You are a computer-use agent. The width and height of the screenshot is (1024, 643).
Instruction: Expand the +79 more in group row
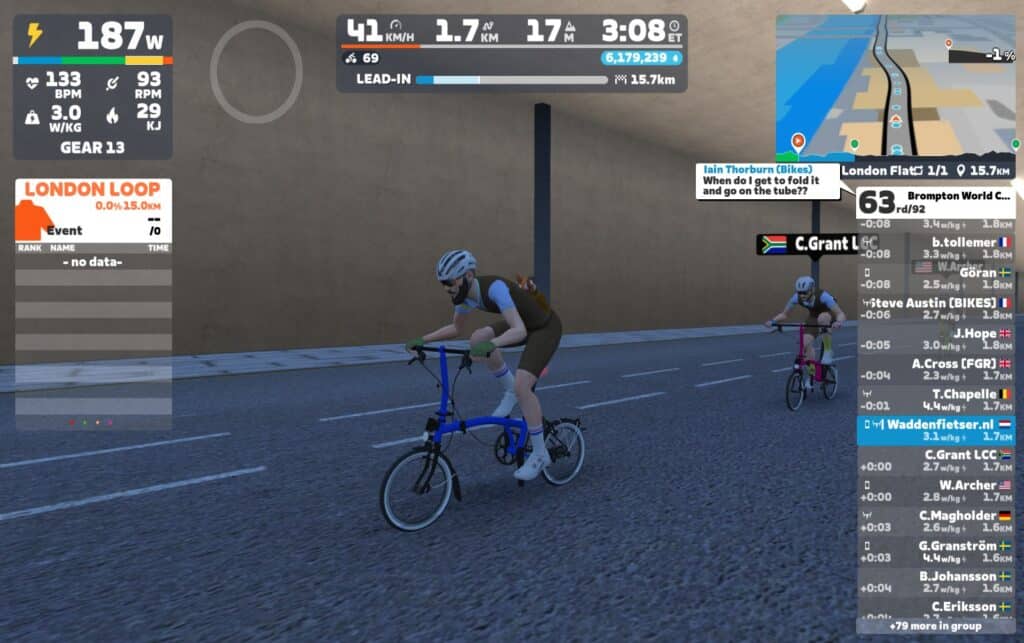pyautogui.click(x=936, y=626)
